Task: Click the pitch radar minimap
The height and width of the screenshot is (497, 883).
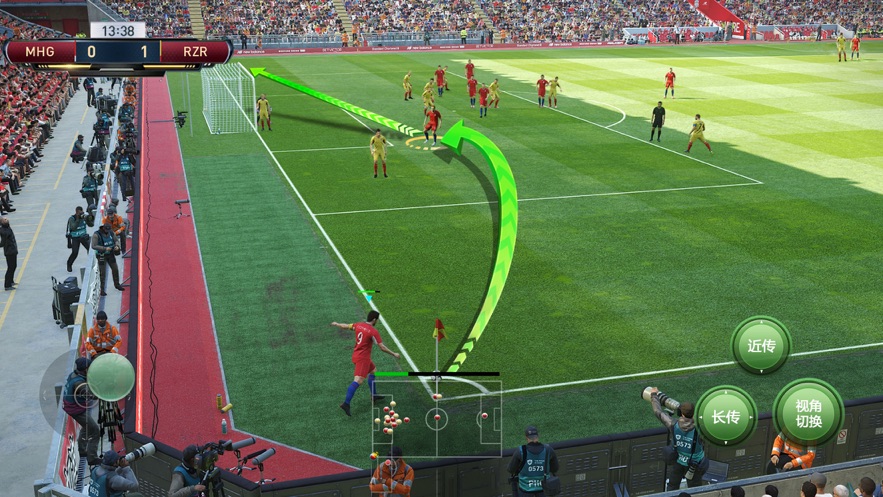Action: coord(437,419)
